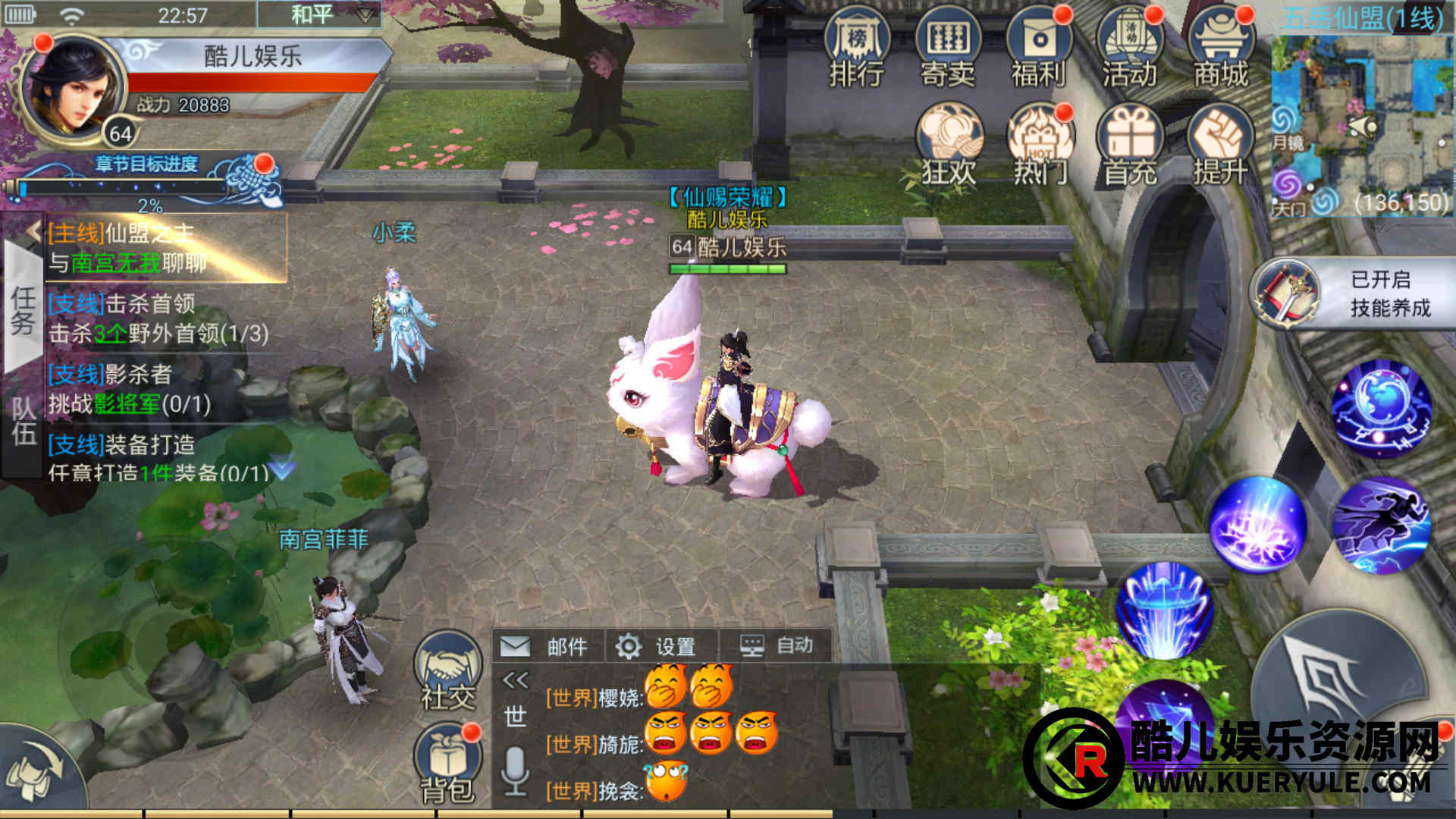Screen dimensions: 1456x819
Task: Open the 商城 shop
Action: (x=1221, y=47)
